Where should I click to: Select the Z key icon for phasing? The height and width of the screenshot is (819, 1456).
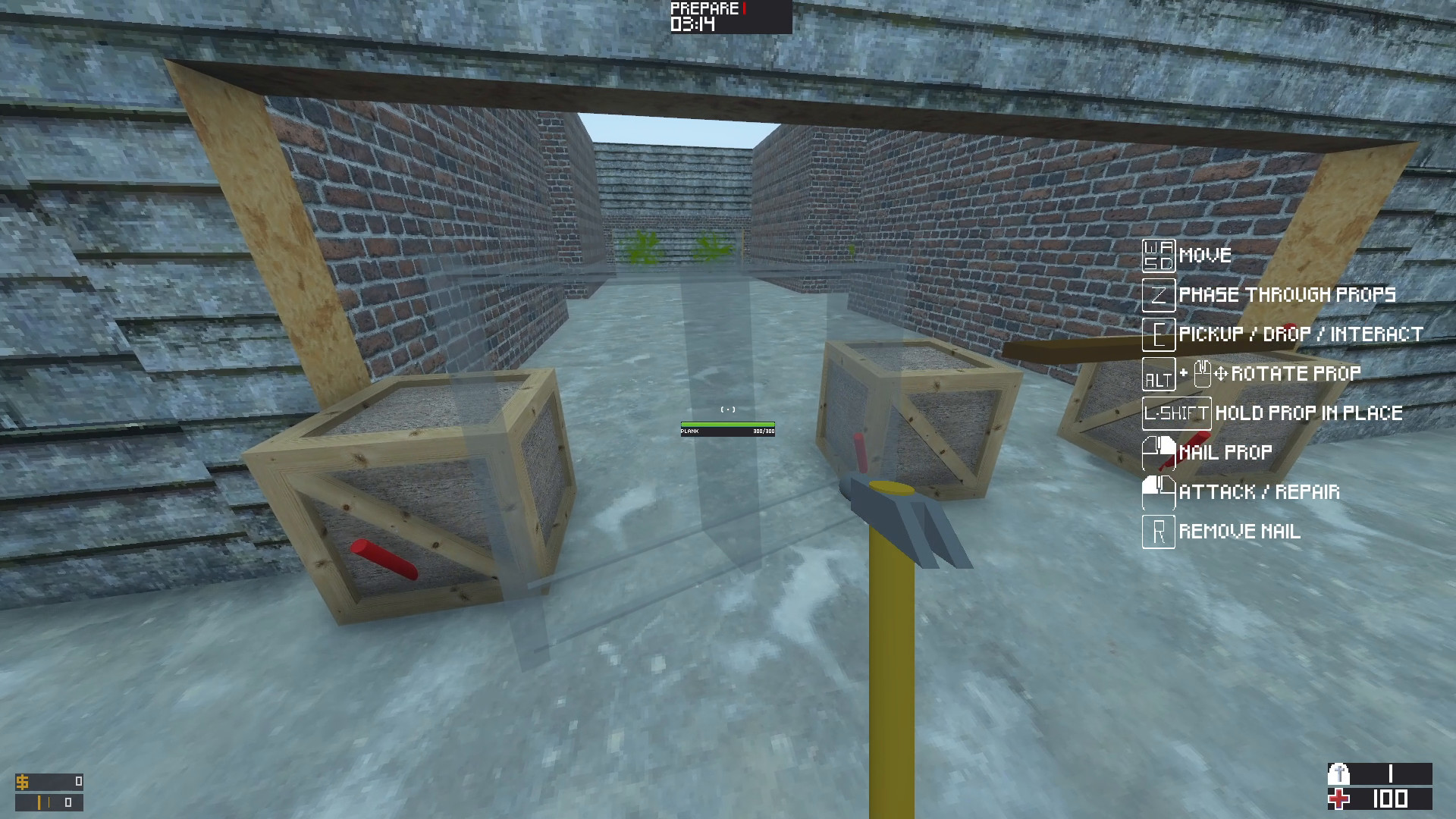click(x=1158, y=295)
